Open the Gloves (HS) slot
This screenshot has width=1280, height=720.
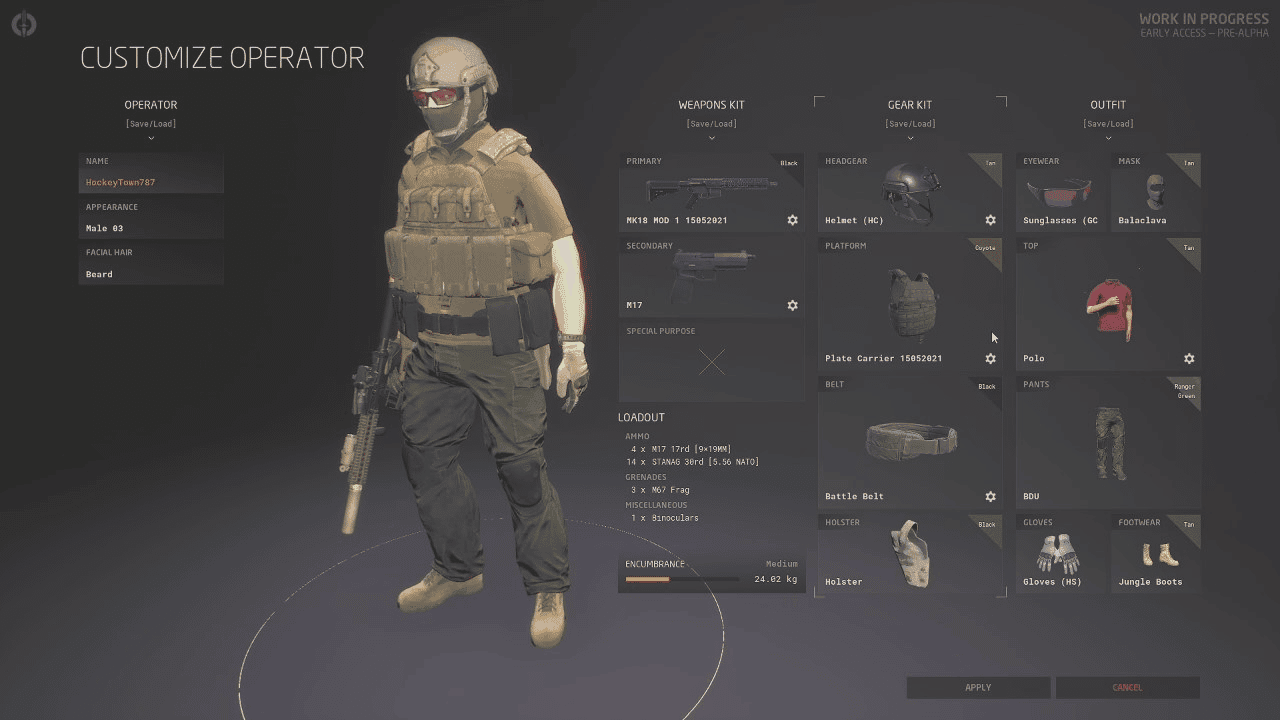(x=1061, y=553)
